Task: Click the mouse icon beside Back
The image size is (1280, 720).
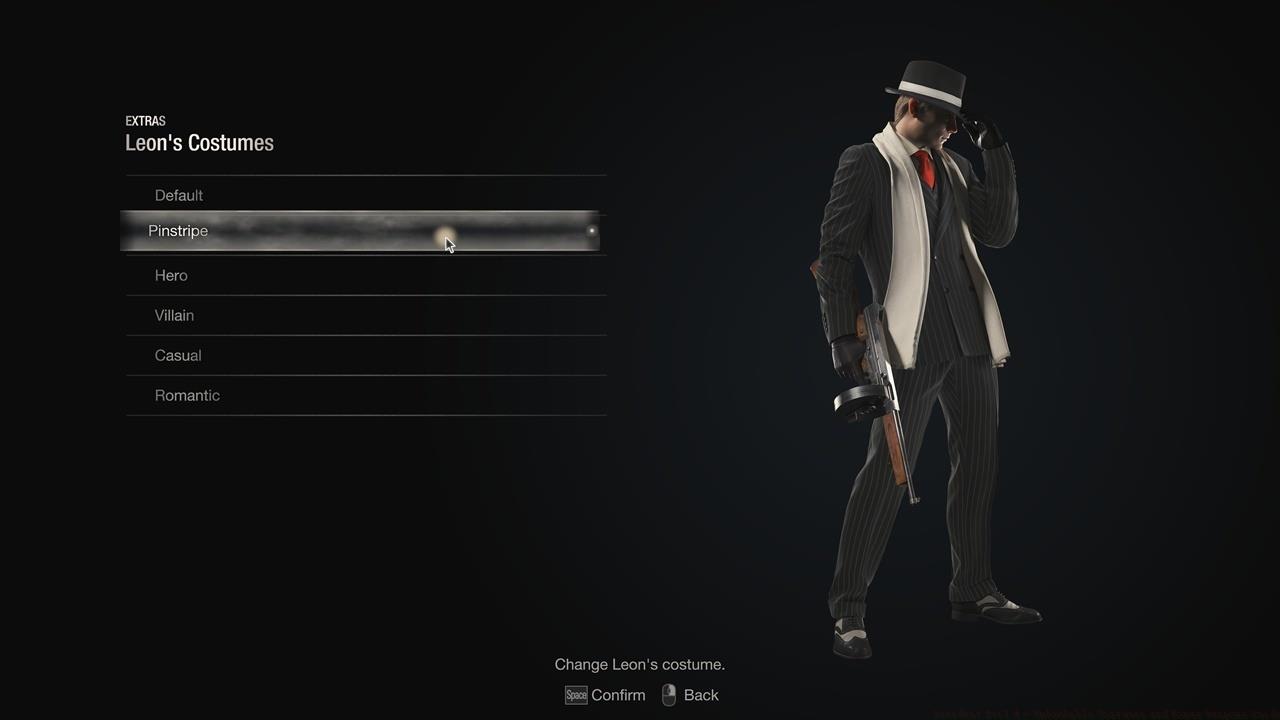Action: 667,694
